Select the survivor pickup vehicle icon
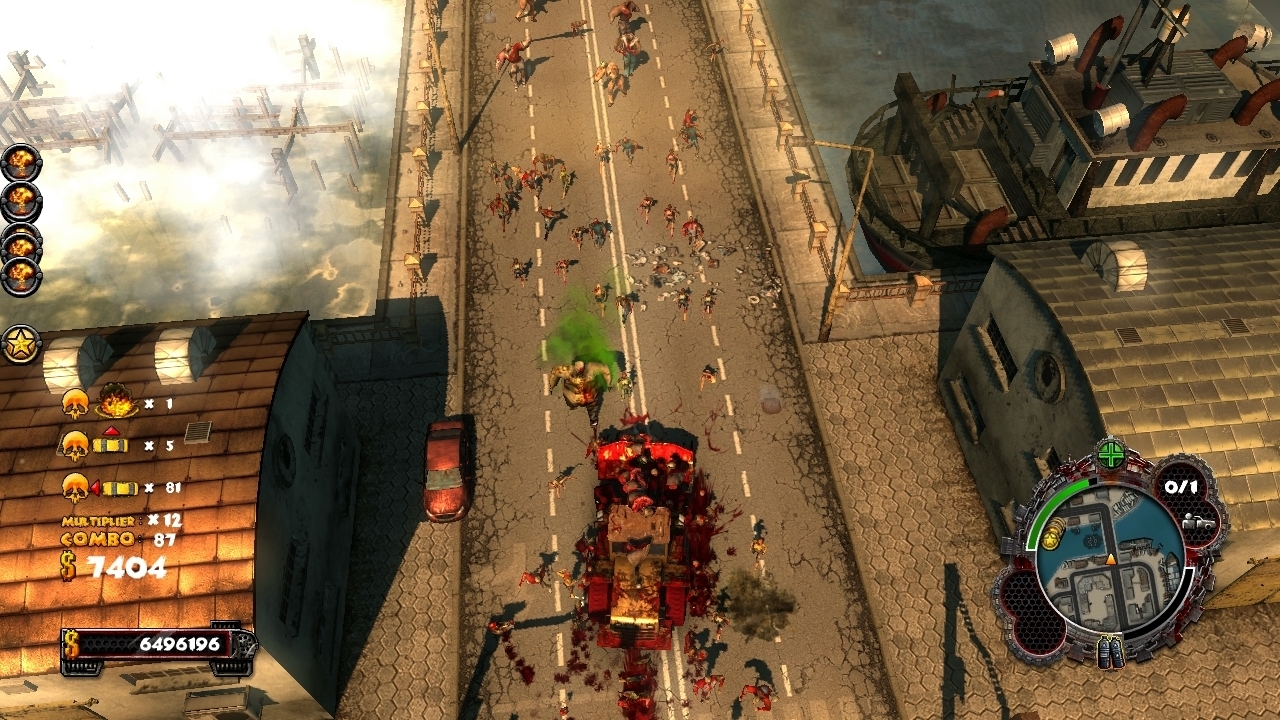The height and width of the screenshot is (720, 1280). (1196, 522)
